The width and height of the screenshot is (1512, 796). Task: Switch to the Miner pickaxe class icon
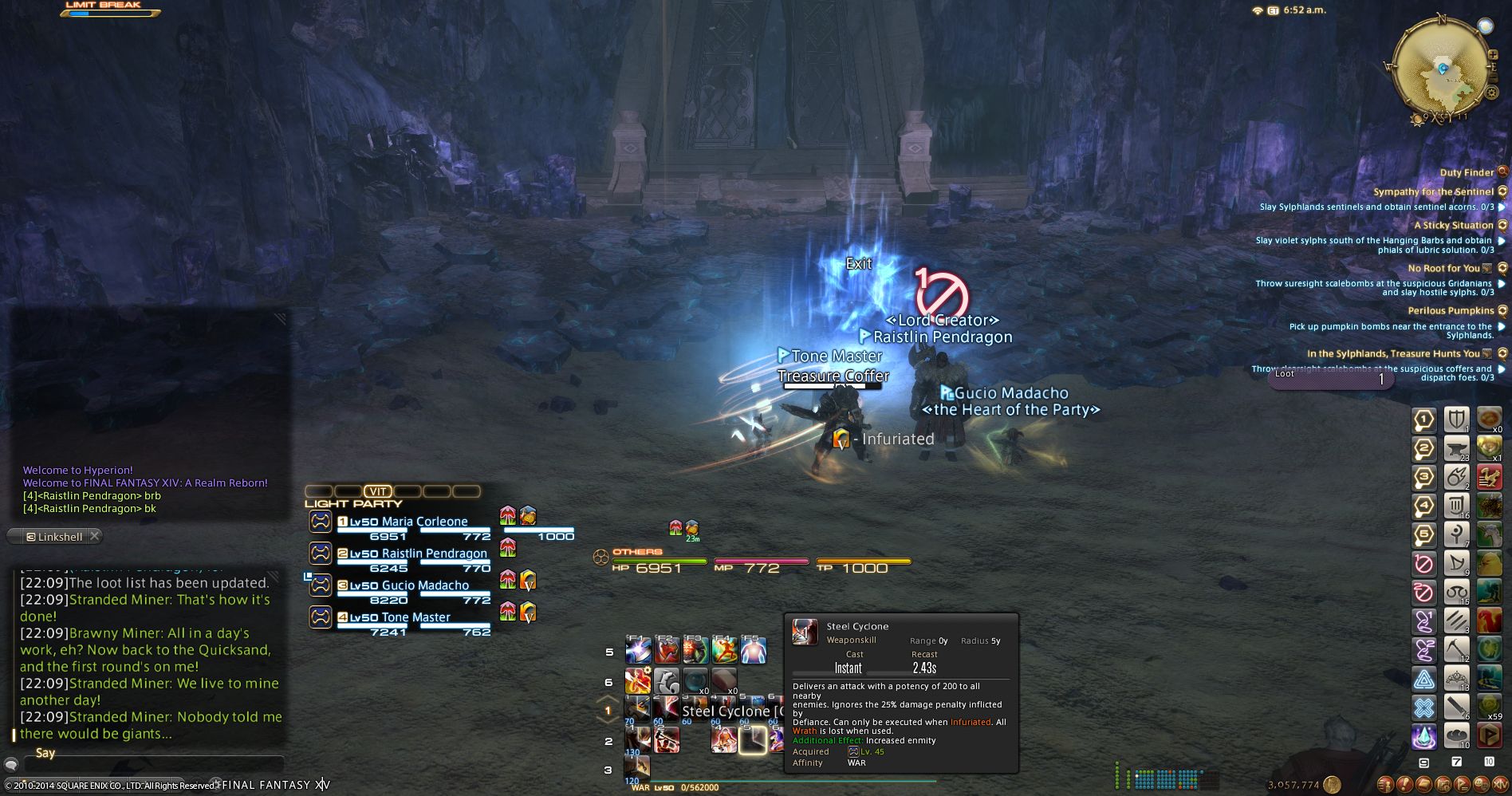(x=1457, y=650)
